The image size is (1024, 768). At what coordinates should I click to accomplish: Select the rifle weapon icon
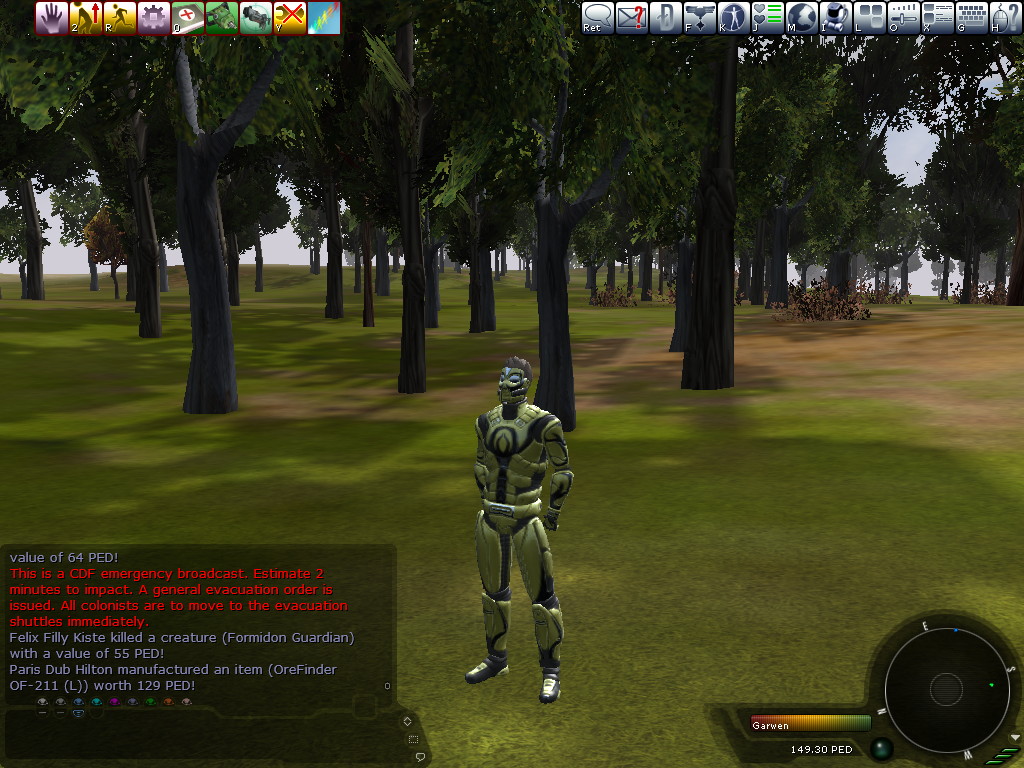point(256,17)
